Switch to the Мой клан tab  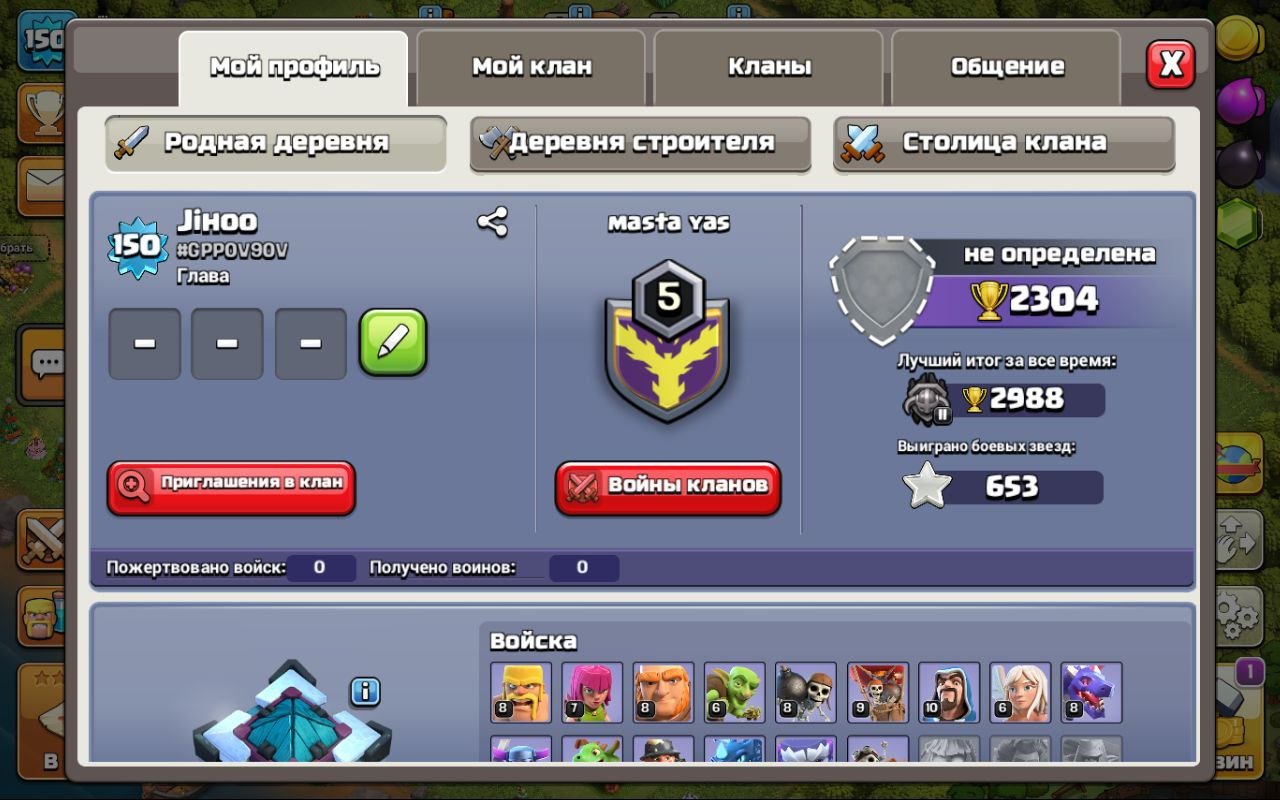[531, 66]
